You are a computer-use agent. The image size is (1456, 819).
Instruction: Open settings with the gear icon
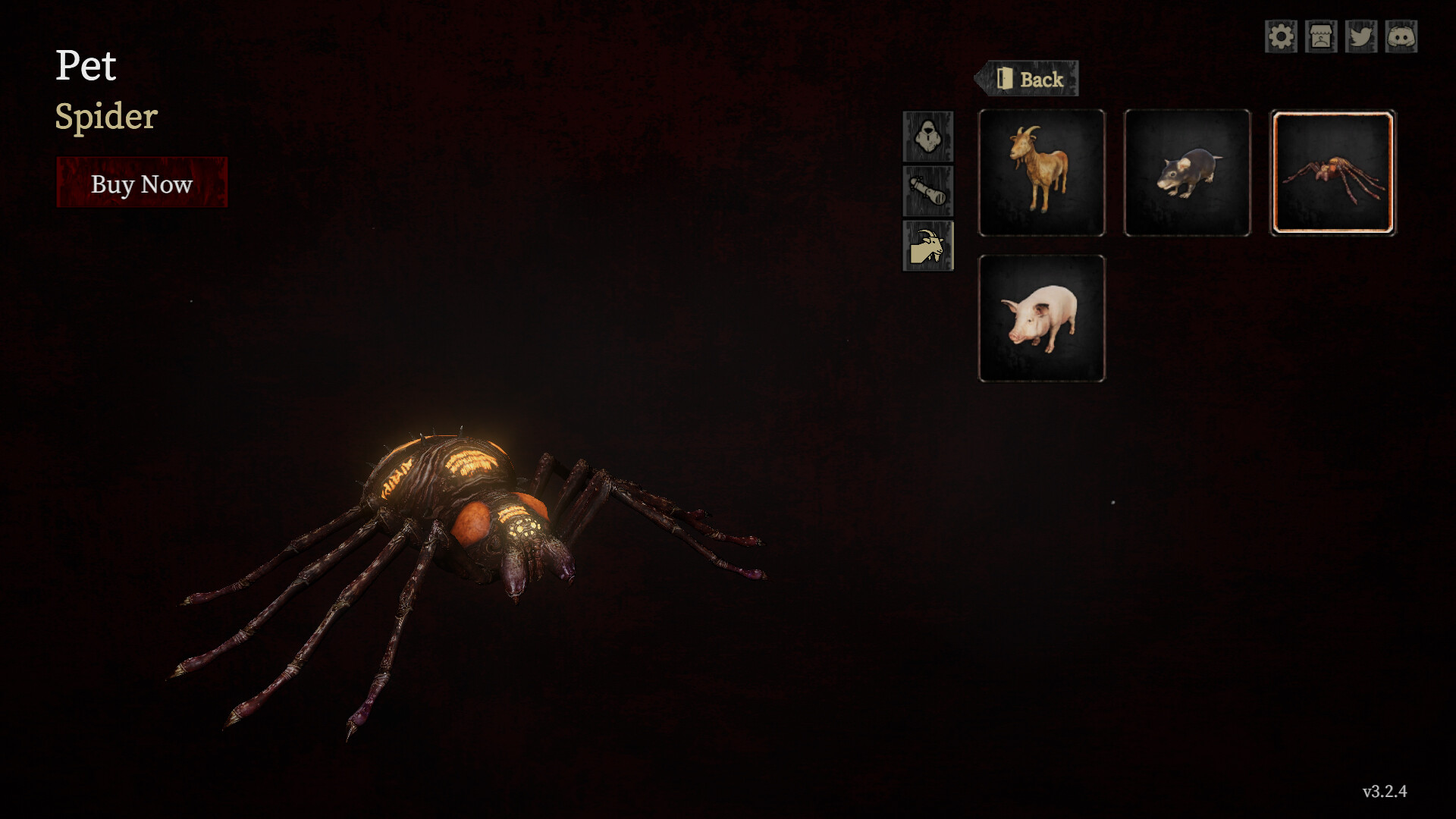[1281, 36]
